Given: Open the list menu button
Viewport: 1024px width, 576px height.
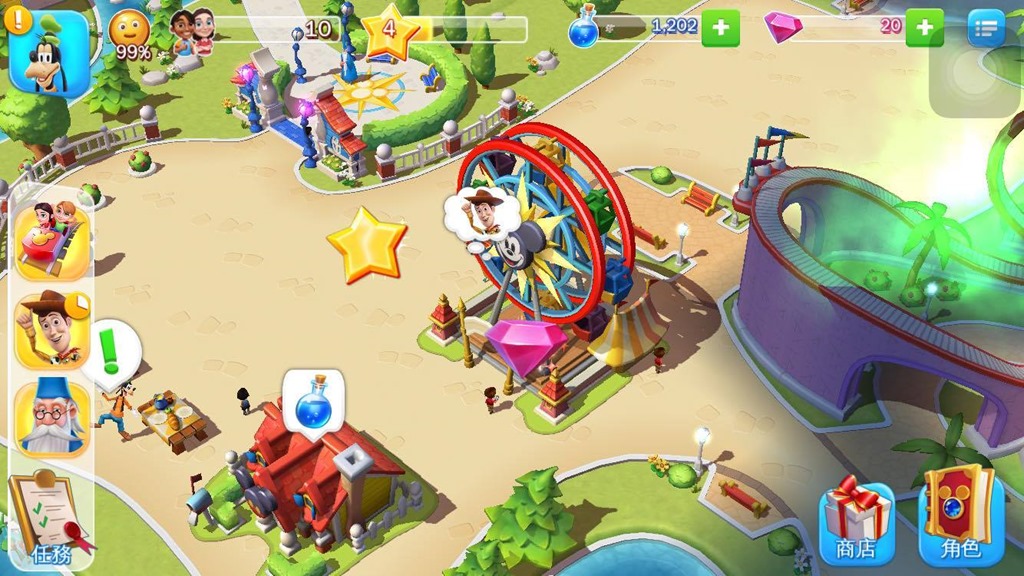Looking at the screenshot, I should (986, 28).
